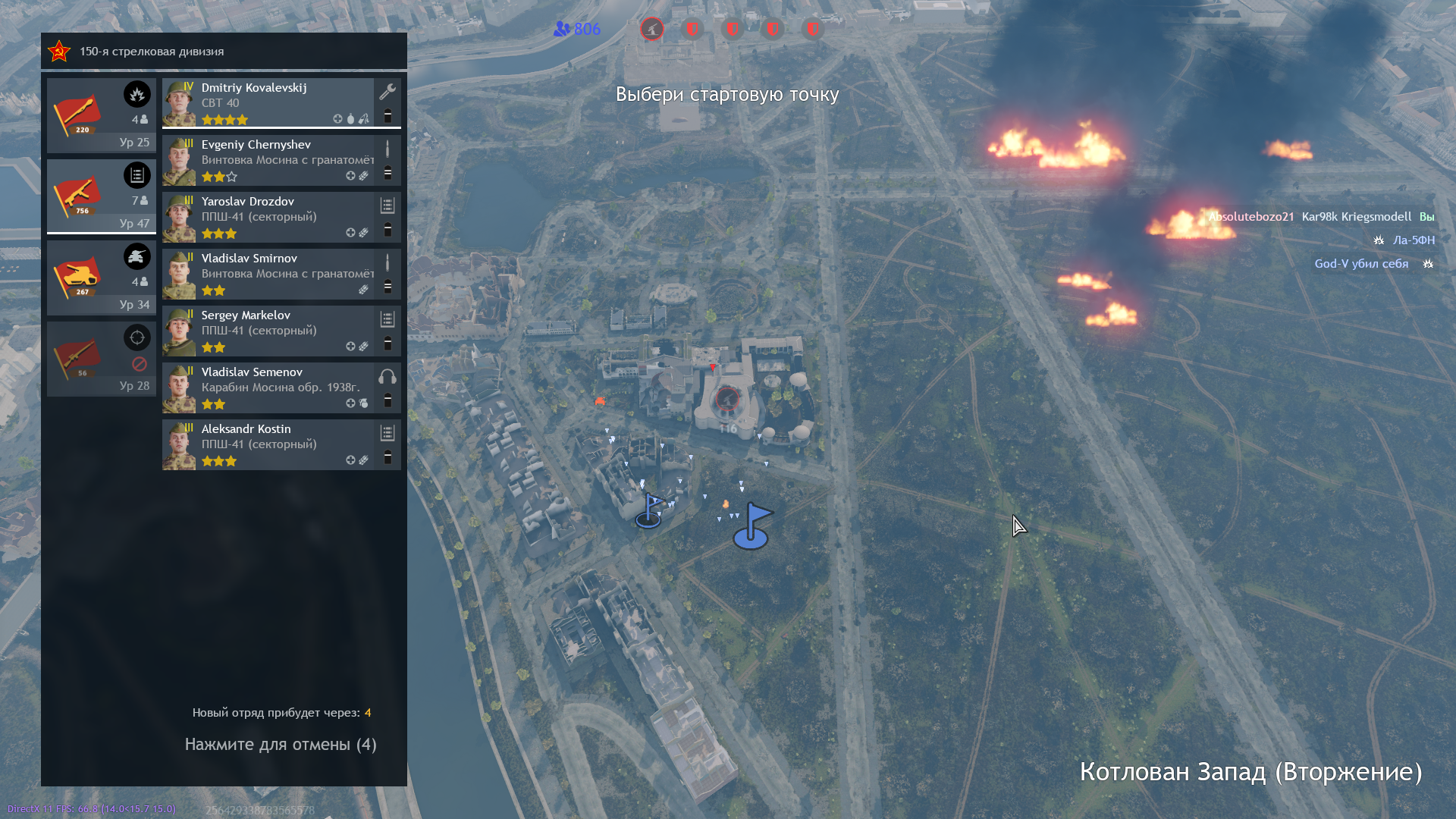Choose soldier Sergey Markelov
Screen dimensions: 1456x819
tap(281, 331)
